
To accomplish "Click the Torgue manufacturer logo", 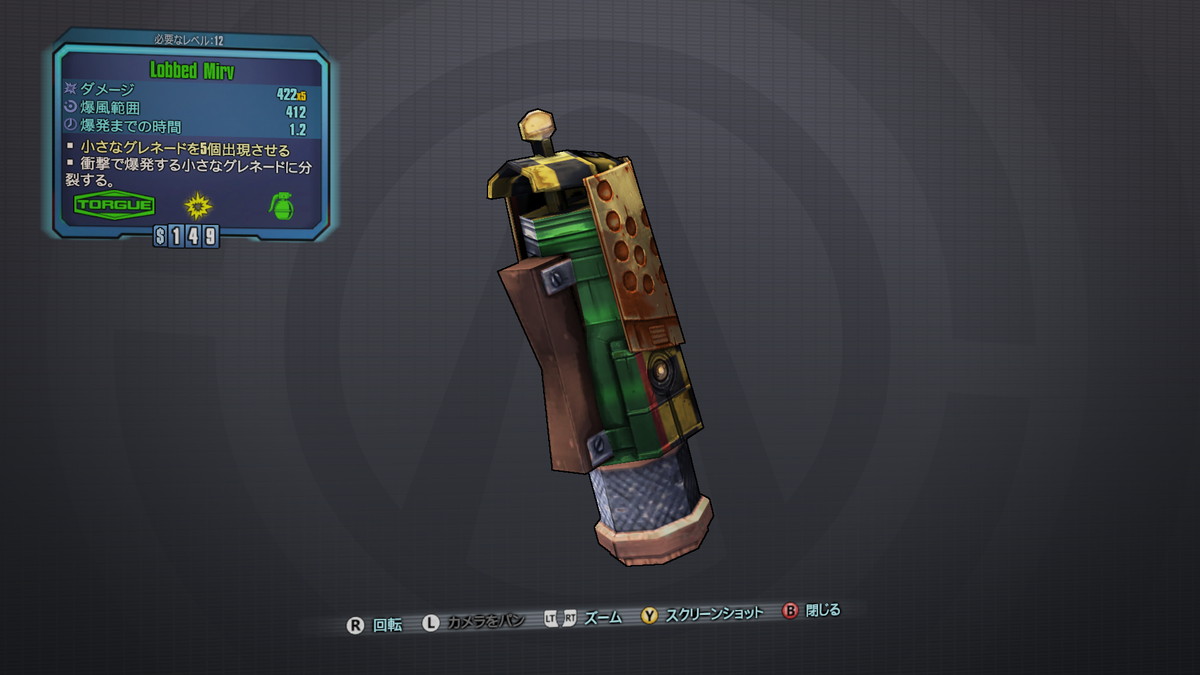I will coord(115,206).
